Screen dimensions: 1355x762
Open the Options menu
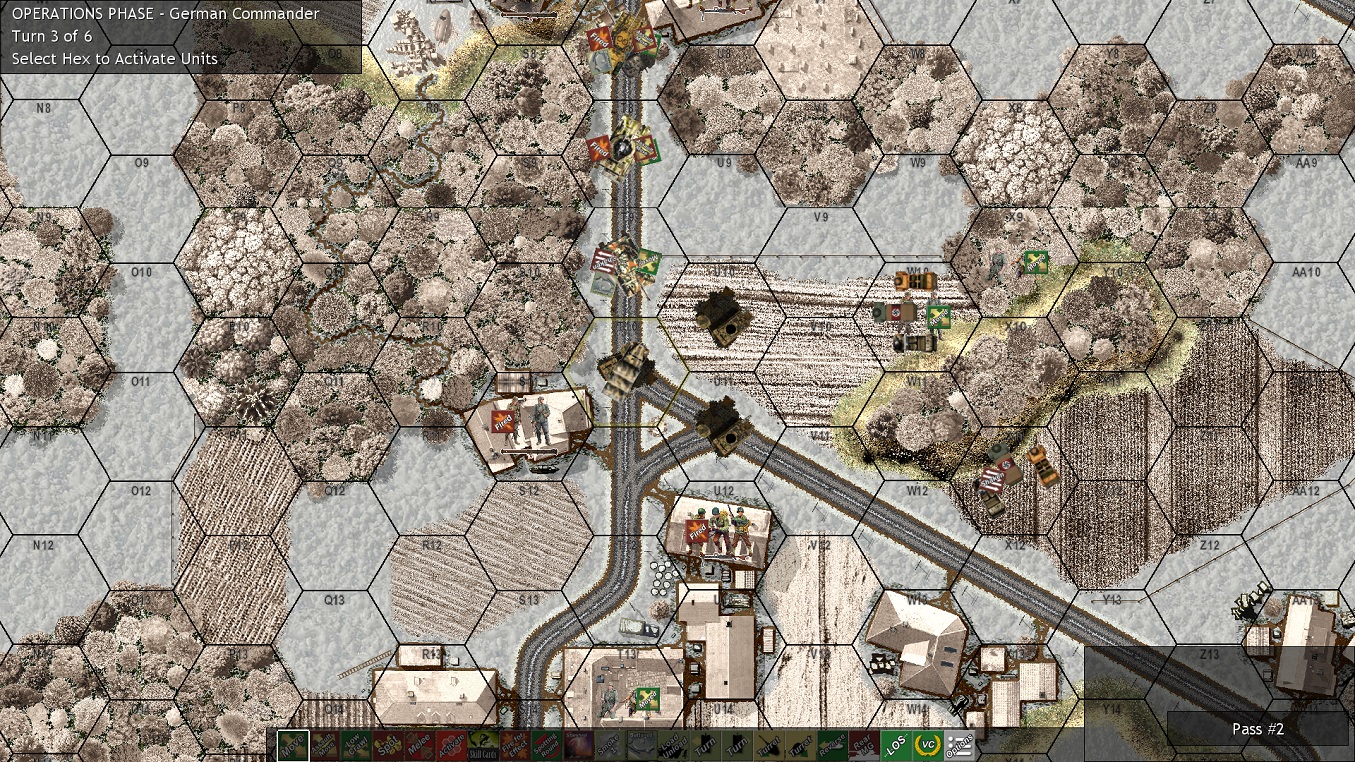click(959, 745)
